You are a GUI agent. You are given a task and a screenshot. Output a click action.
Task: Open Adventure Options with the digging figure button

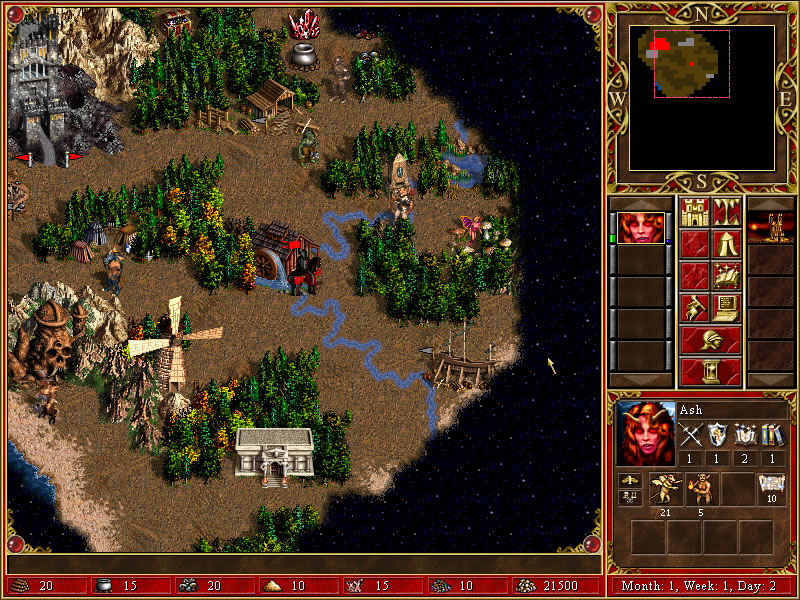point(694,307)
